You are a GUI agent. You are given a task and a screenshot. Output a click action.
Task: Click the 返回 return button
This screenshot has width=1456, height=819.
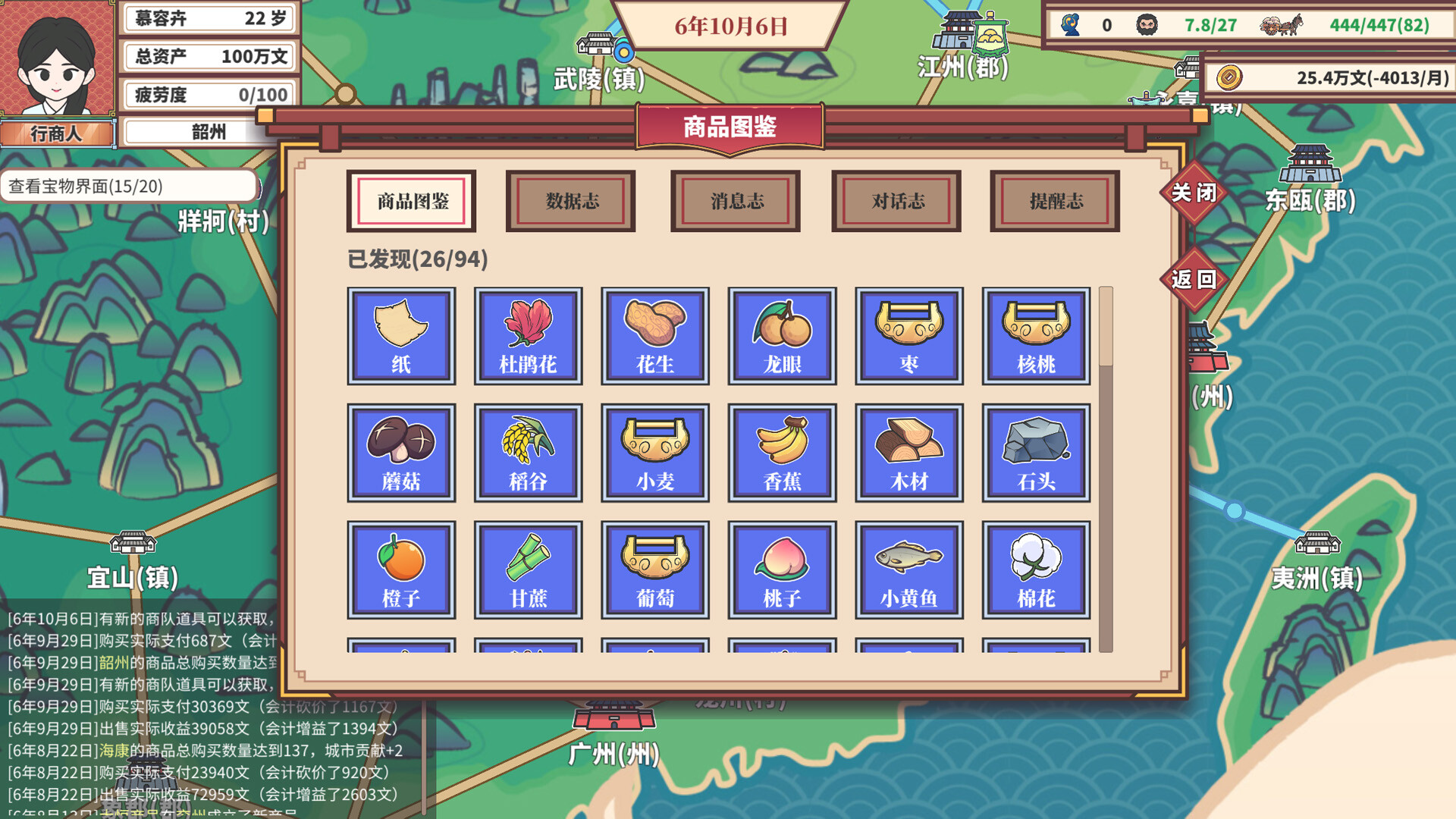1196,279
